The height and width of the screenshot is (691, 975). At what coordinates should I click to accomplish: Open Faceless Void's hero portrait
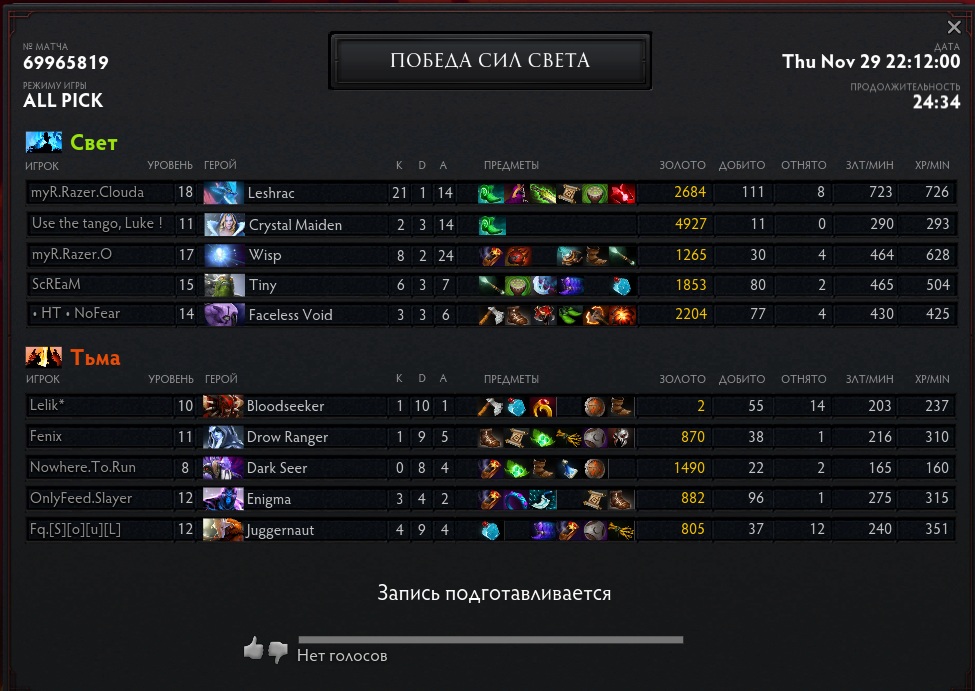coord(224,315)
